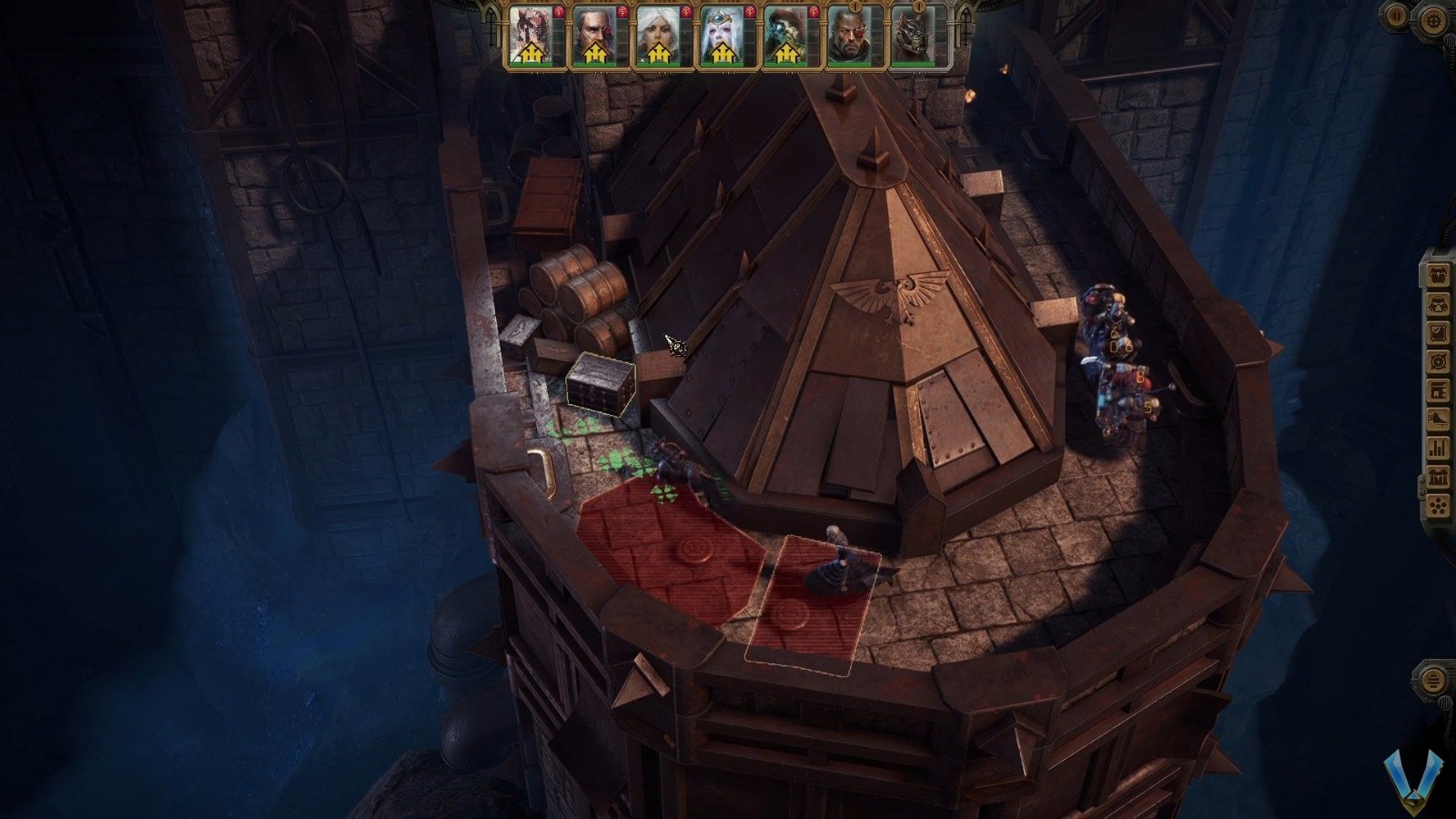Open the Inventory chest icon on right sidebar

click(1439, 277)
